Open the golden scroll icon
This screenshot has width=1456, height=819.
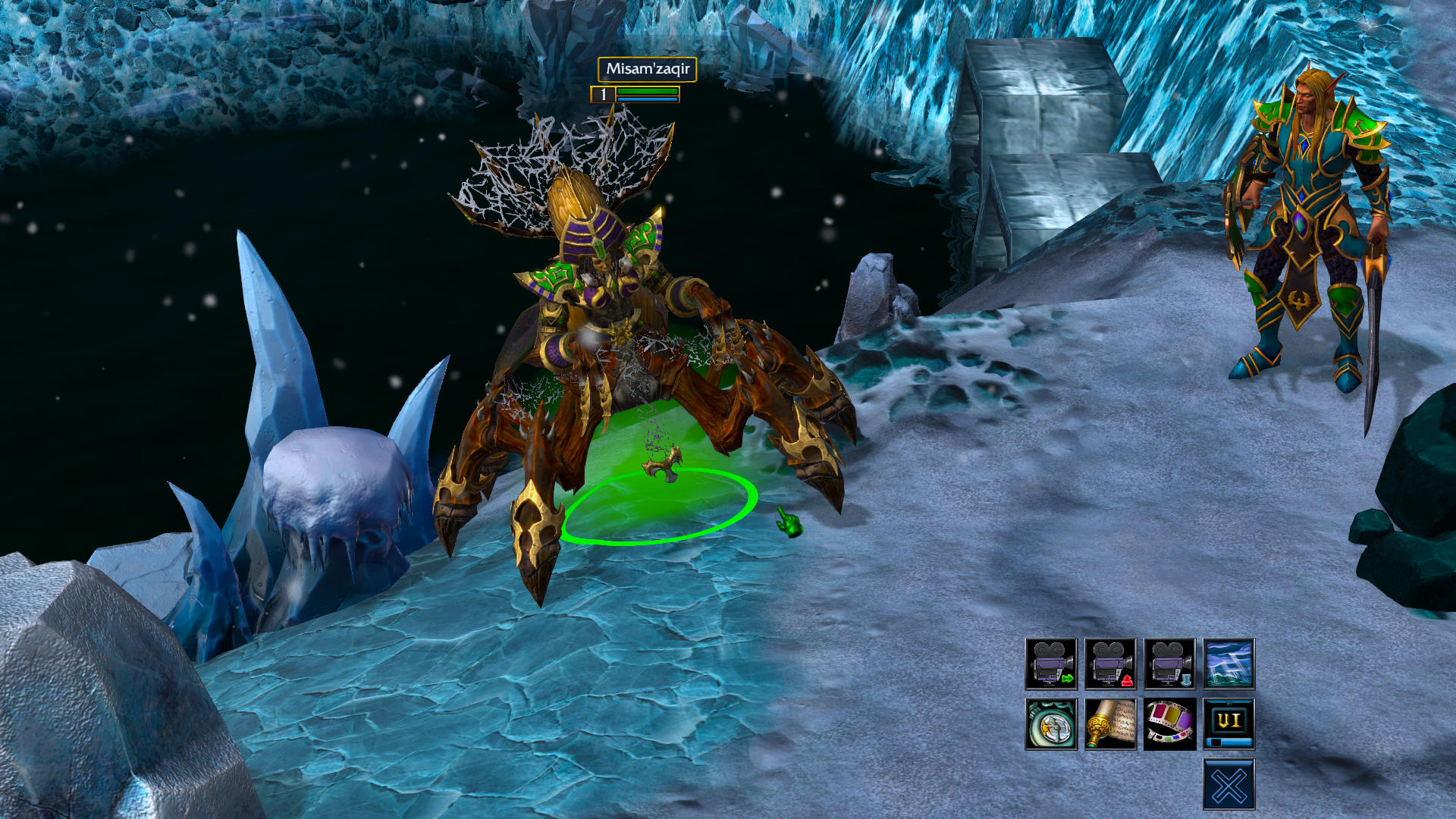pyautogui.click(x=1110, y=723)
